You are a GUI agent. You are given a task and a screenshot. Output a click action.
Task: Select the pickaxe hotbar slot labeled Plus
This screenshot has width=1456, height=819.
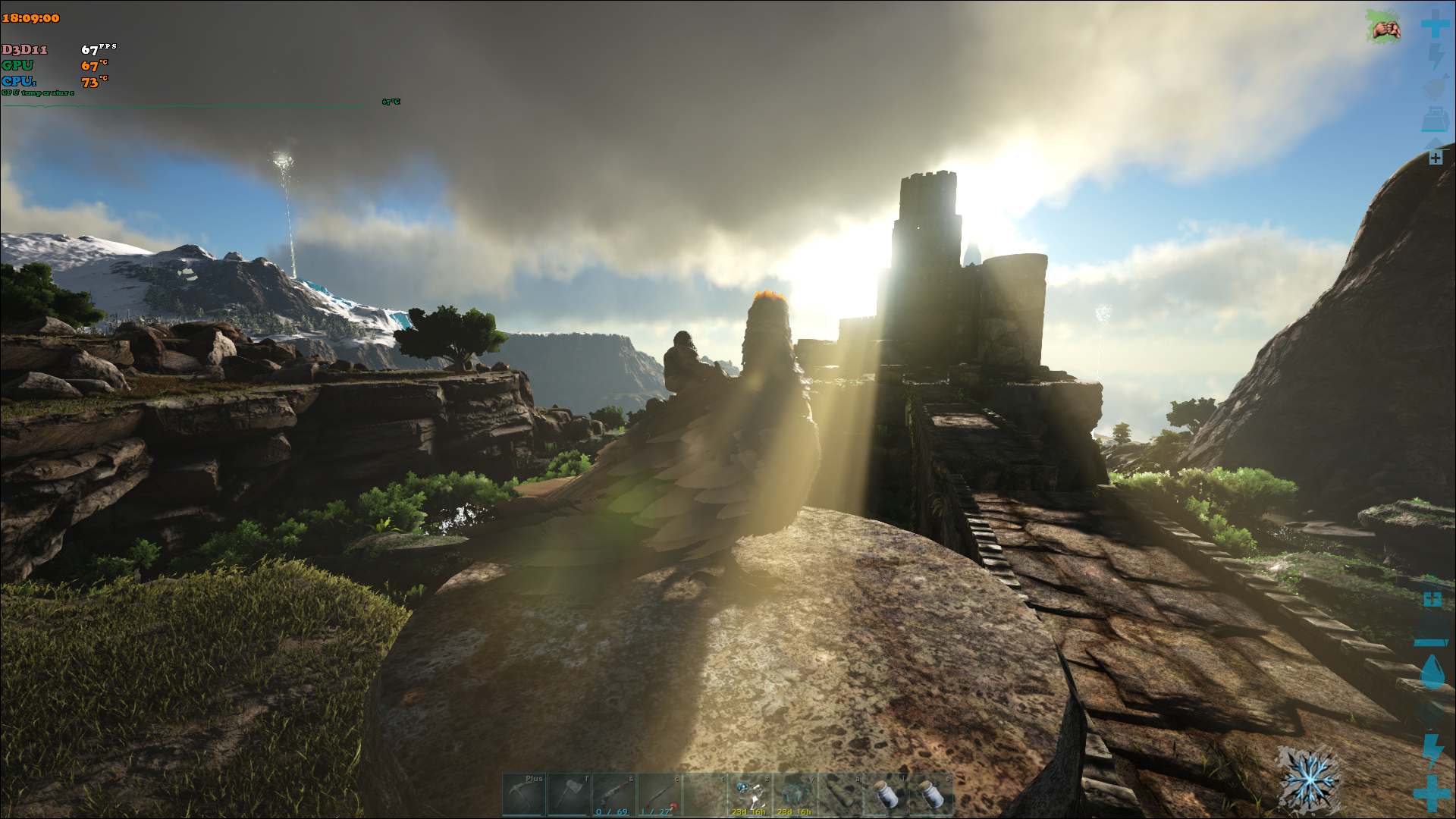524,794
